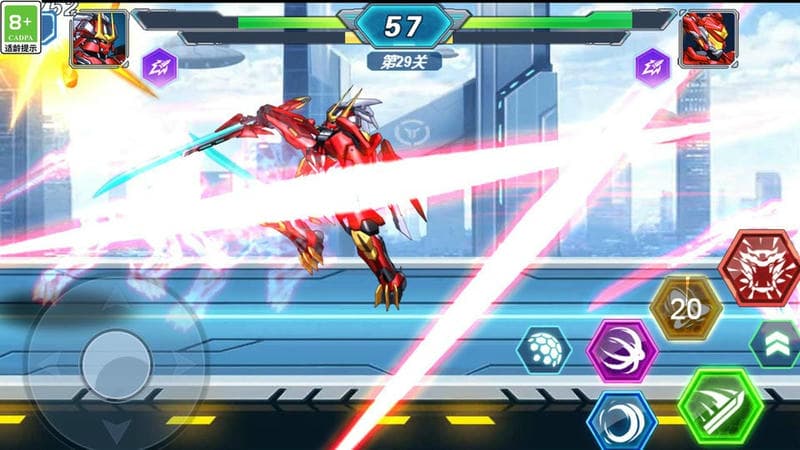Activate the red dragon head ultimate skill
Image resolution: width=800 pixels, height=450 pixels.
click(762, 269)
